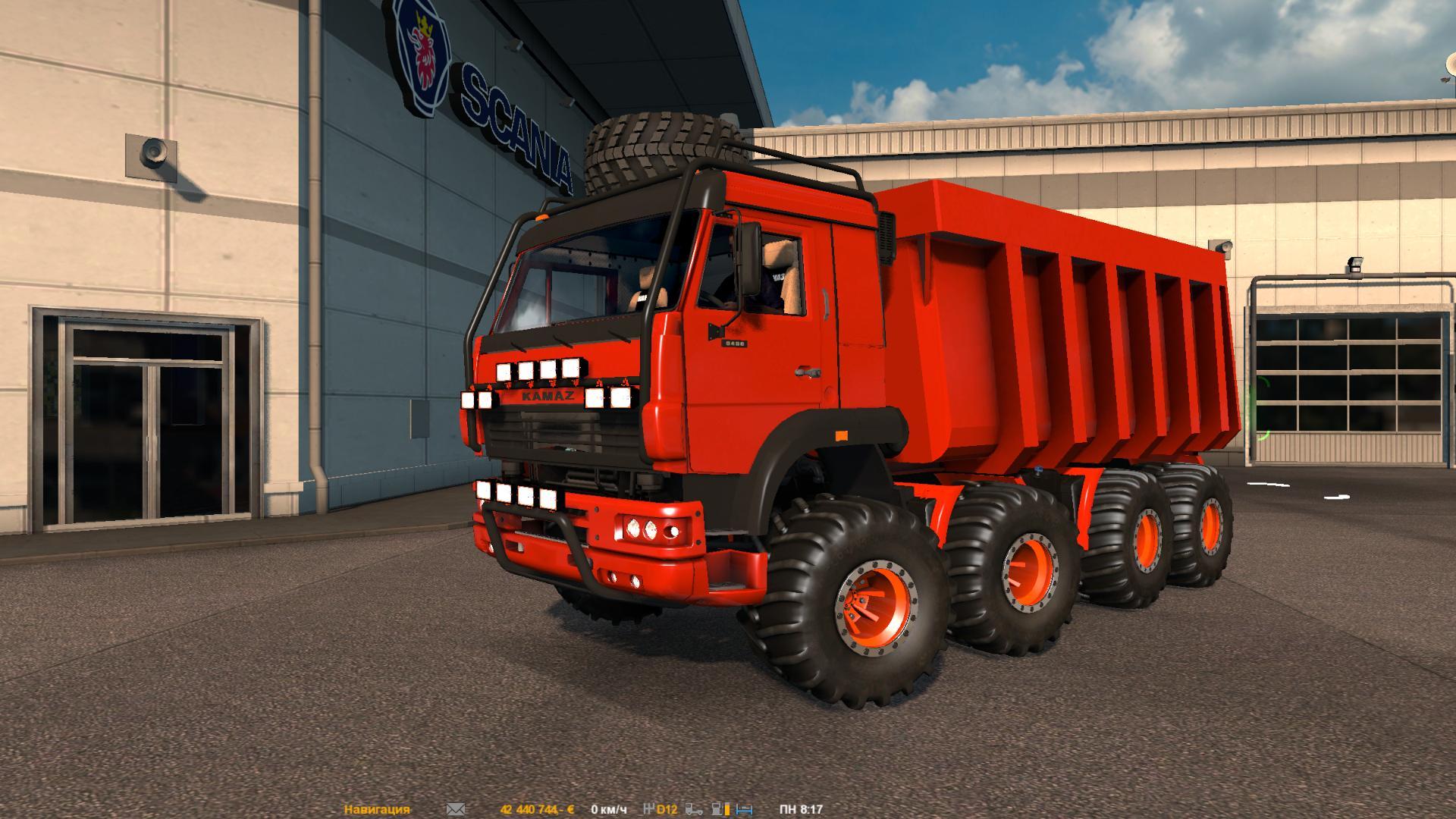Click the blue bed rest icon
Screen dimensions: 1456x819
tap(744, 809)
